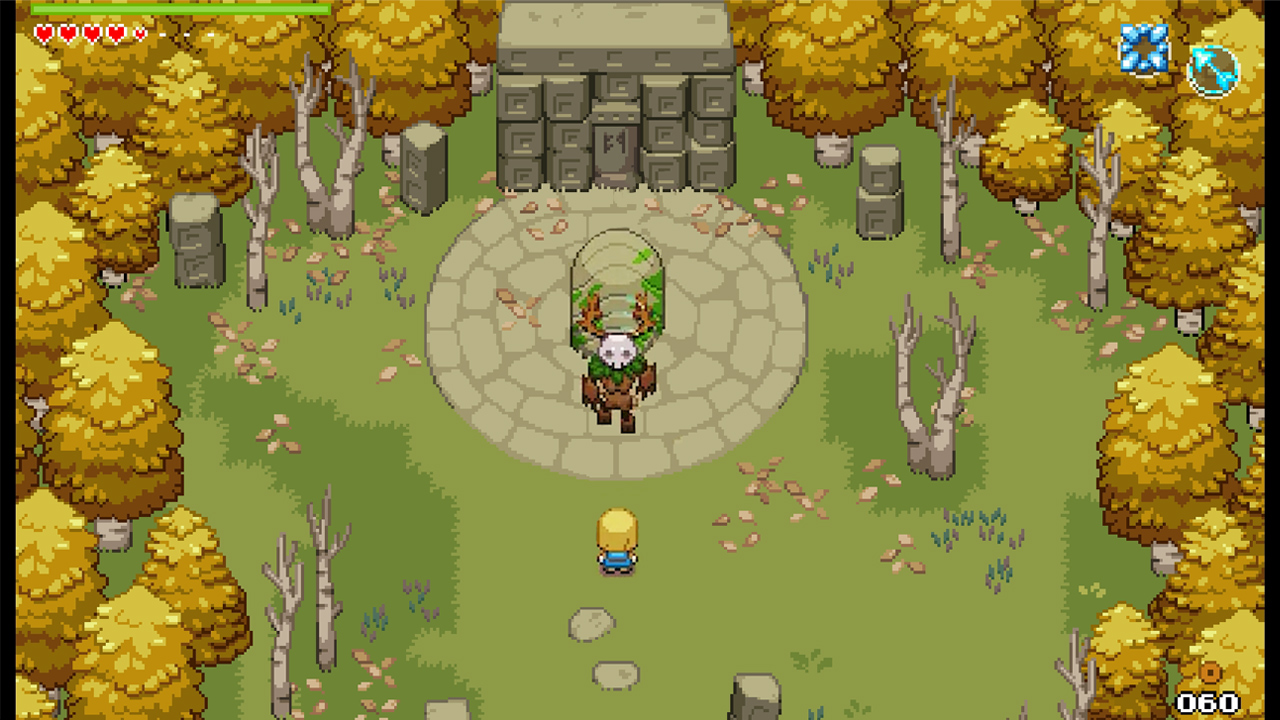1280x720 pixels.
Task: Click the first full heart icon
Action: click(x=43, y=33)
